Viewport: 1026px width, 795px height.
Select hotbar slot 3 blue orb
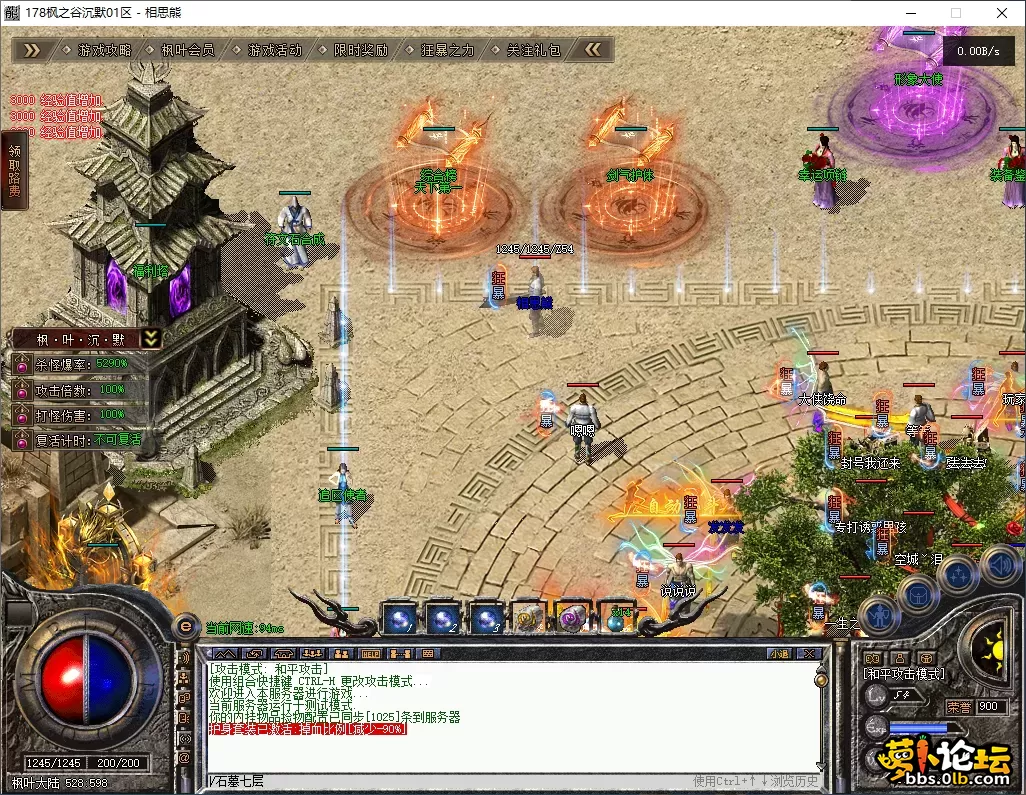click(x=486, y=618)
